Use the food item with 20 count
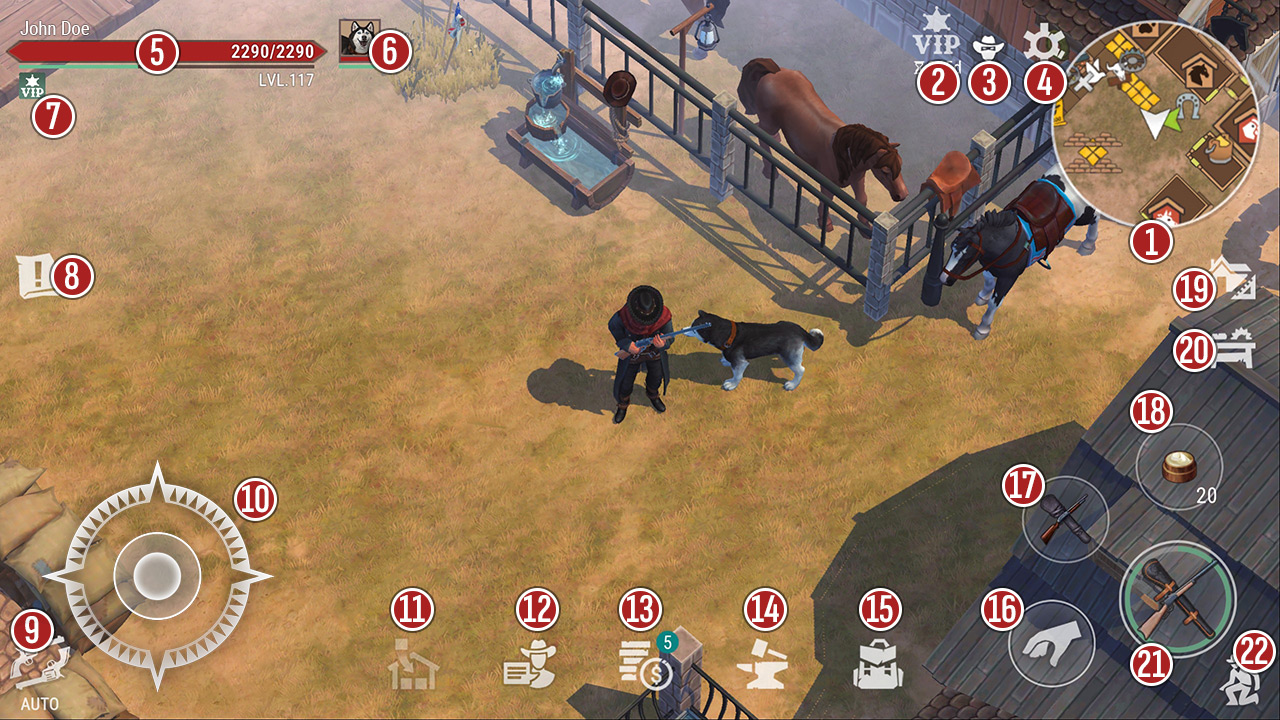Viewport: 1280px width, 720px height. (x=1180, y=467)
